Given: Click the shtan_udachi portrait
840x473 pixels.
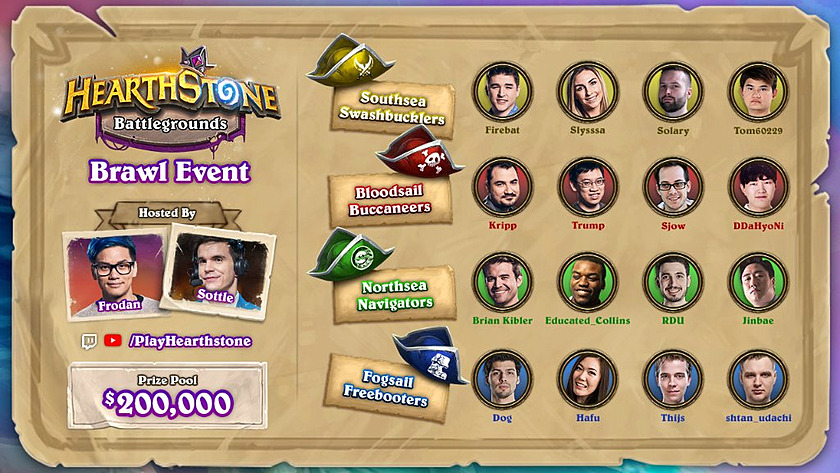Looking at the screenshot, I should click(x=758, y=378).
